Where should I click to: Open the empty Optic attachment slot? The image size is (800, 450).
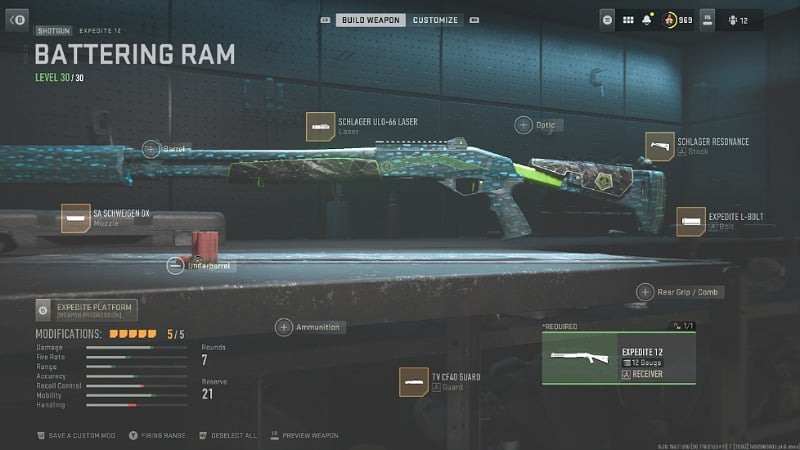click(x=524, y=125)
